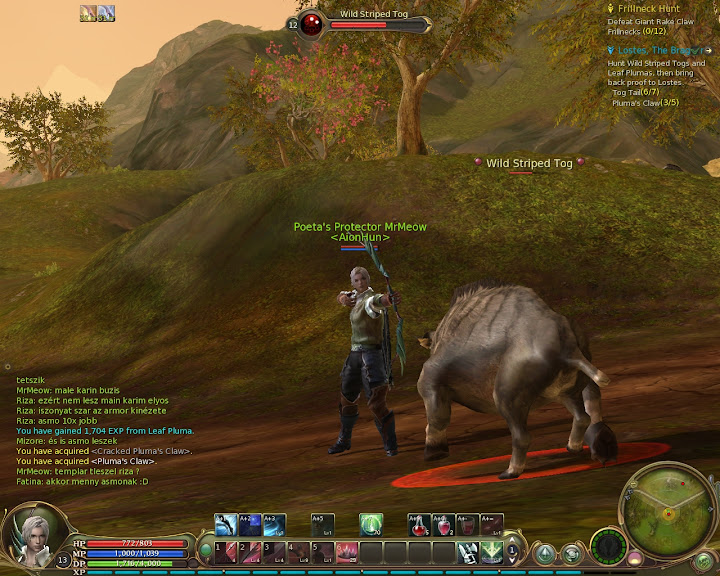720x576 pixels.
Task: Click the small pink orb button beside the minimap
Action: pos(634,555)
